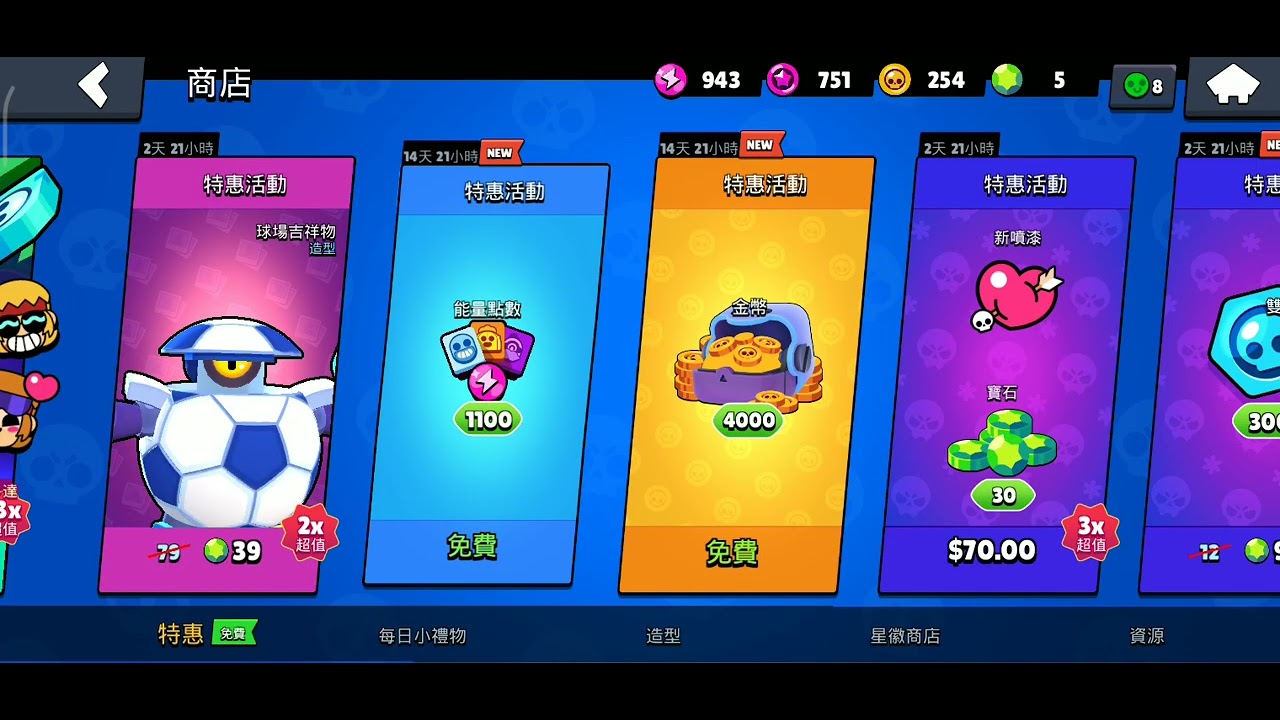Open the green skull counter button
The width and height of the screenshot is (1280, 720).
[x=1143, y=86]
